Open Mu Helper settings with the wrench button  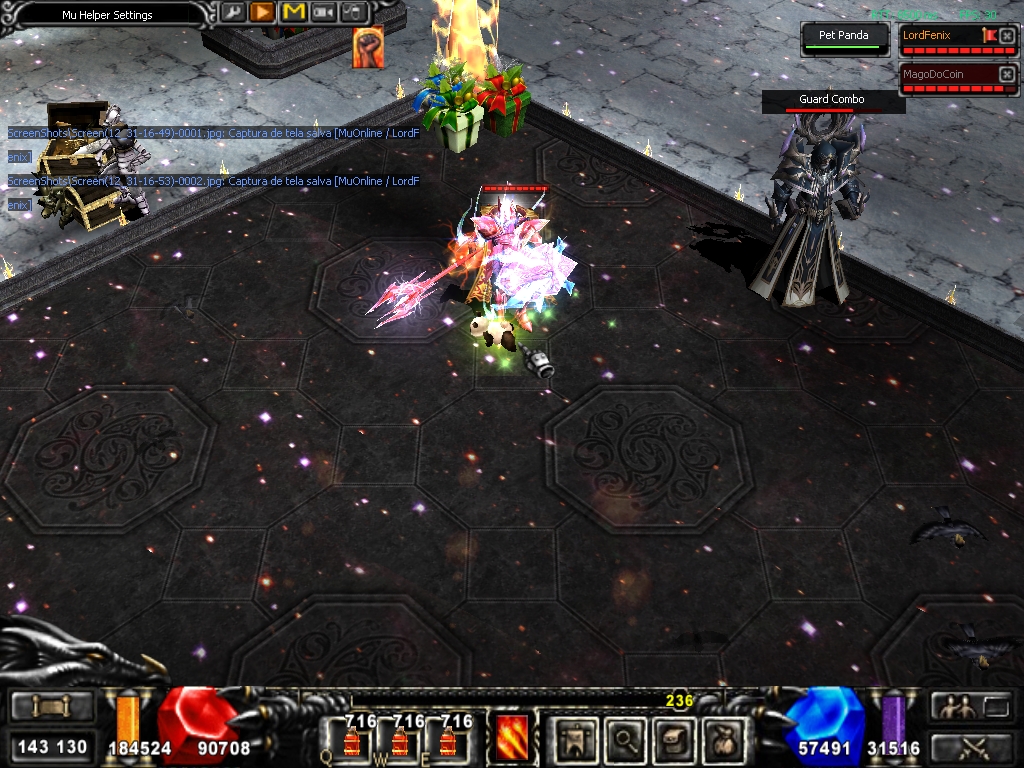[232, 12]
